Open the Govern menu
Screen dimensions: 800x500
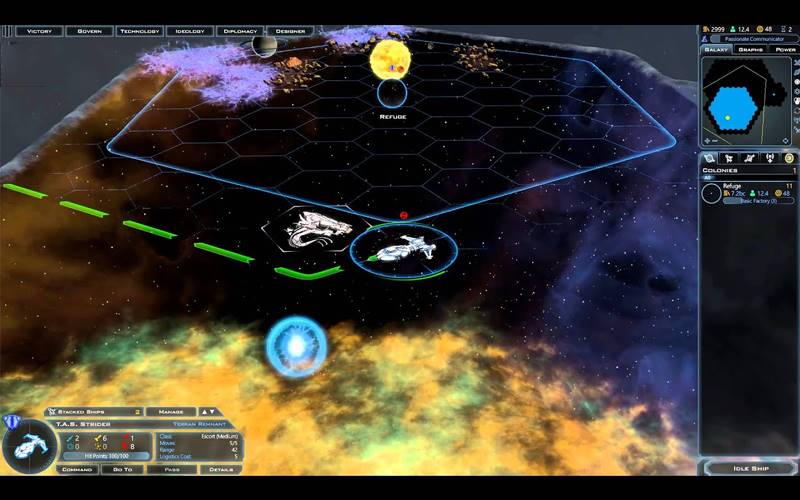tap(89, 31)
